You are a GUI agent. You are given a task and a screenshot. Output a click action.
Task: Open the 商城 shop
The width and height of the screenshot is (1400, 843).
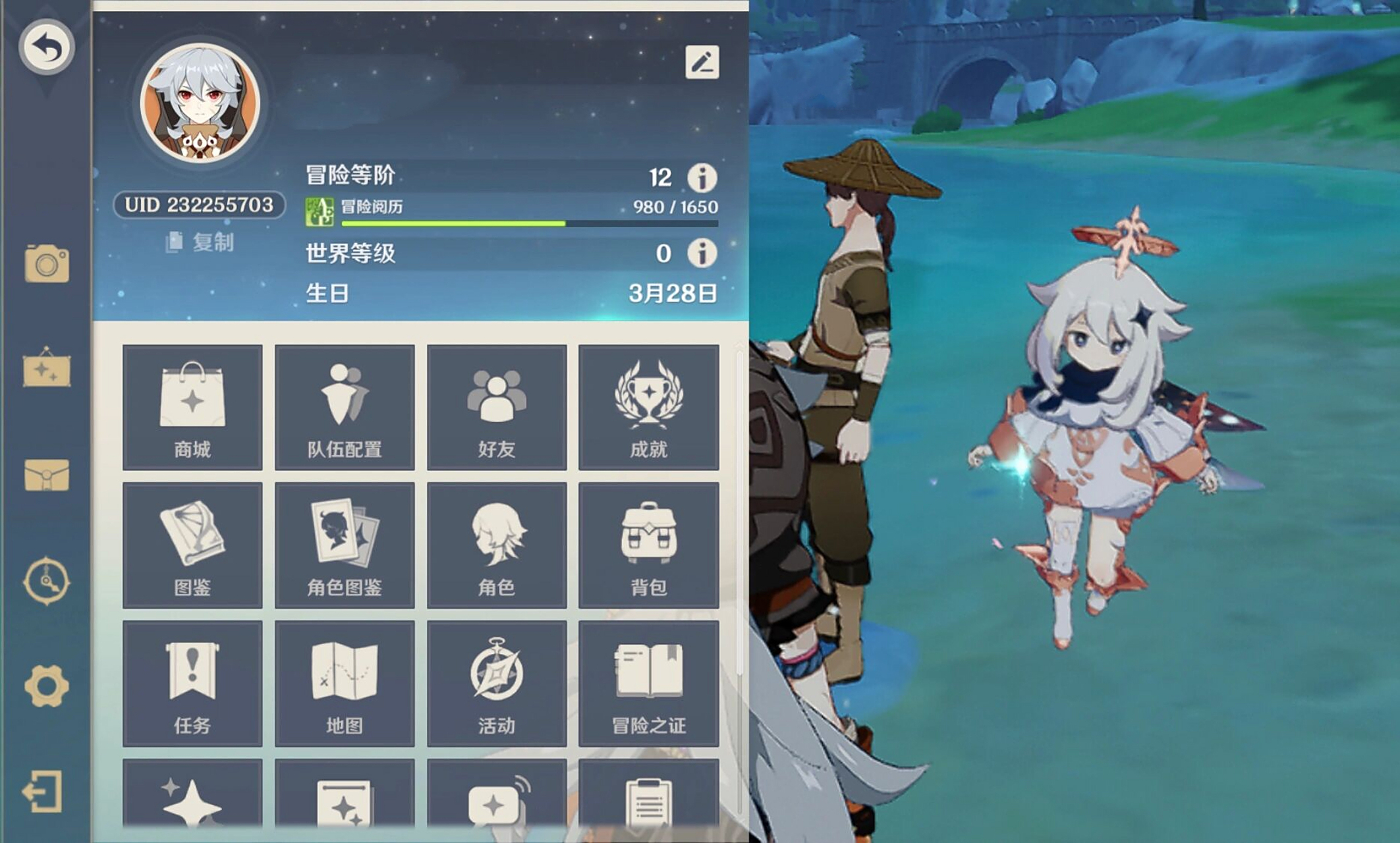(192, 407)
